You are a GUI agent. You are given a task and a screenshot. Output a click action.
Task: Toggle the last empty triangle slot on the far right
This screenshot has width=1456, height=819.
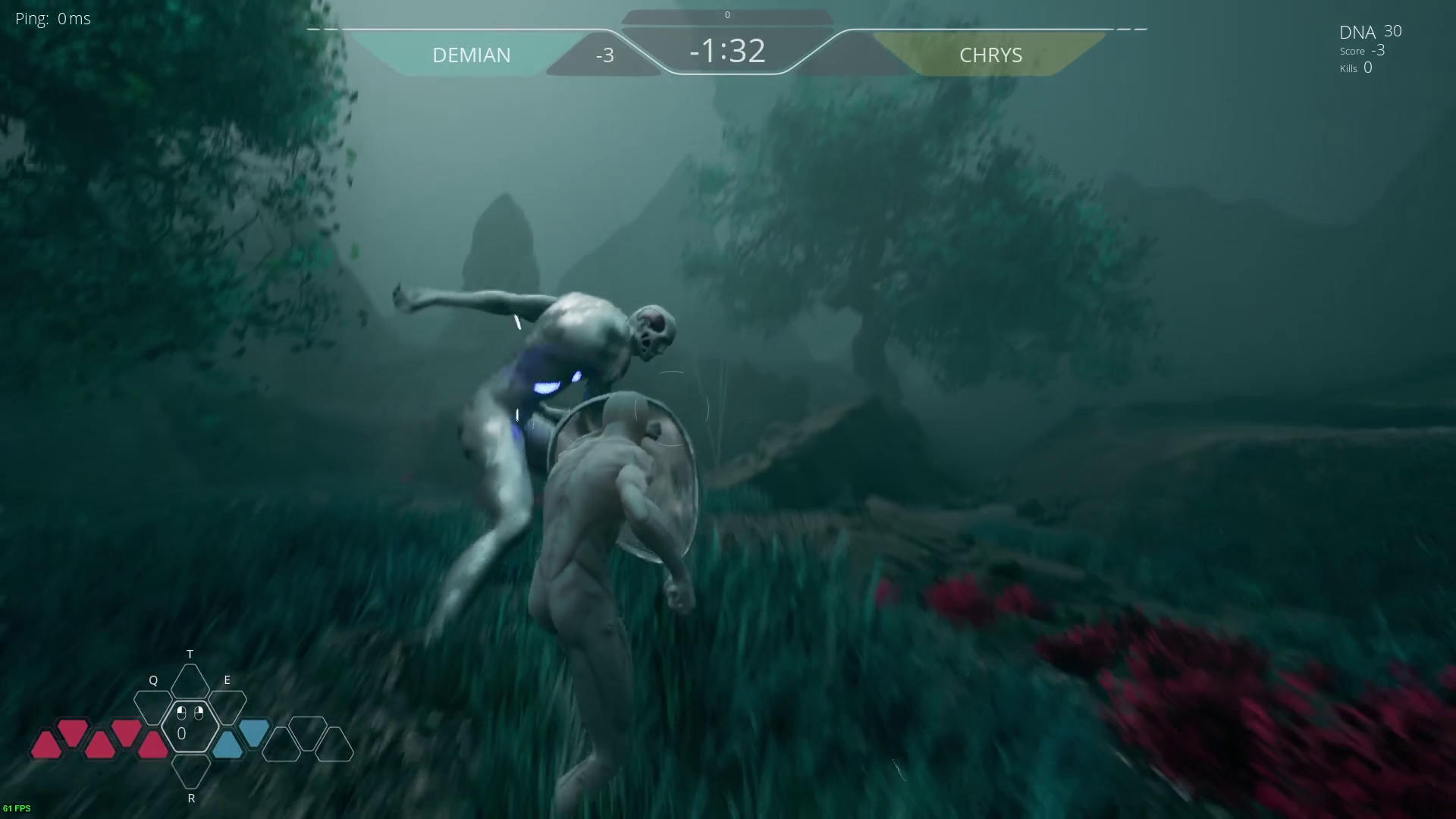pos(336,745)
